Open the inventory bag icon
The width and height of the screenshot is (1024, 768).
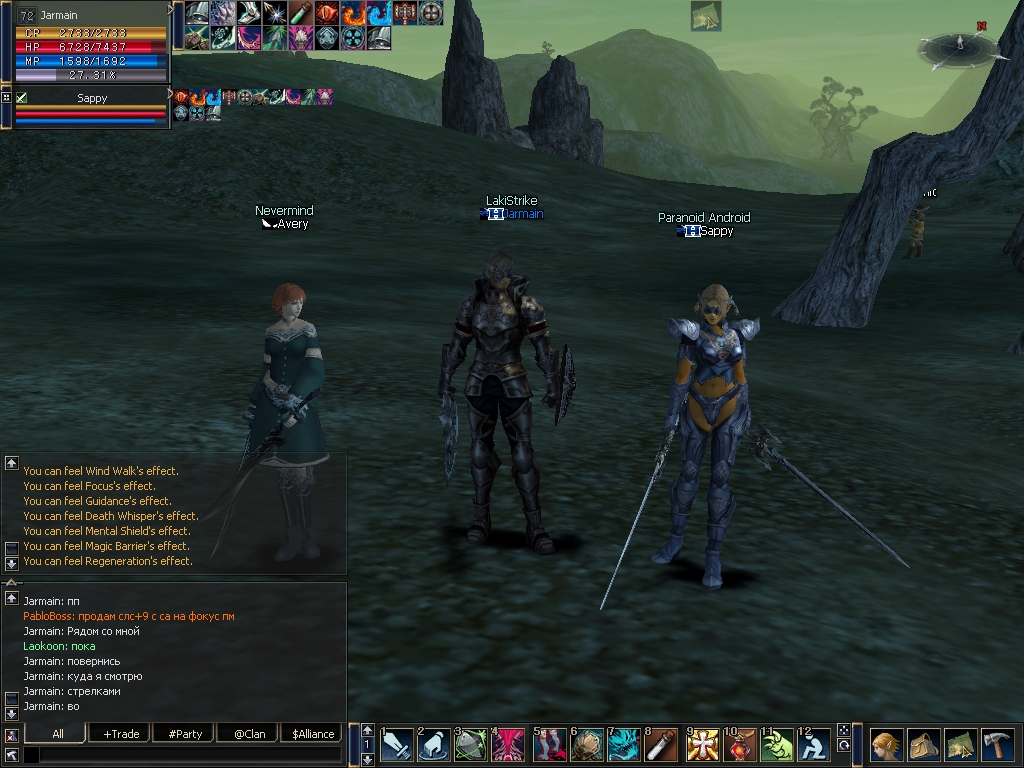tap(924, 745)
